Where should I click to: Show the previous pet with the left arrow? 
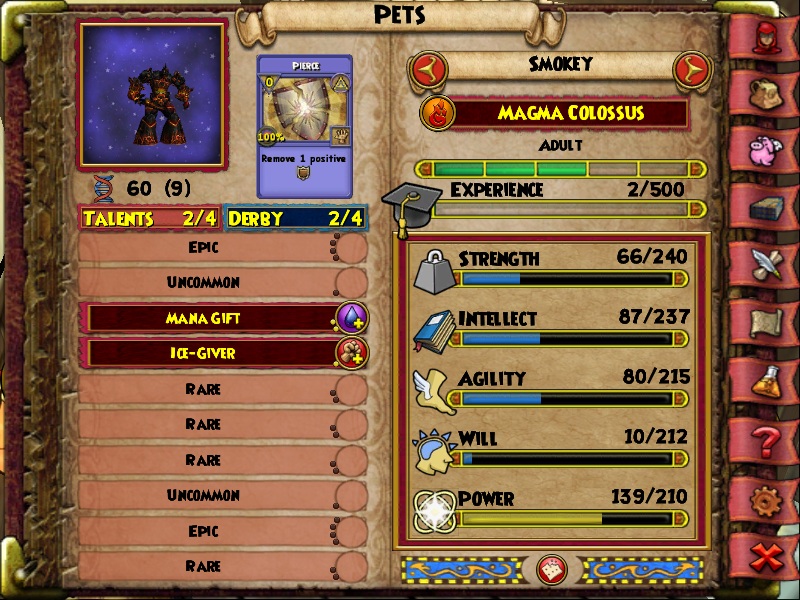(x=427, y=69)
